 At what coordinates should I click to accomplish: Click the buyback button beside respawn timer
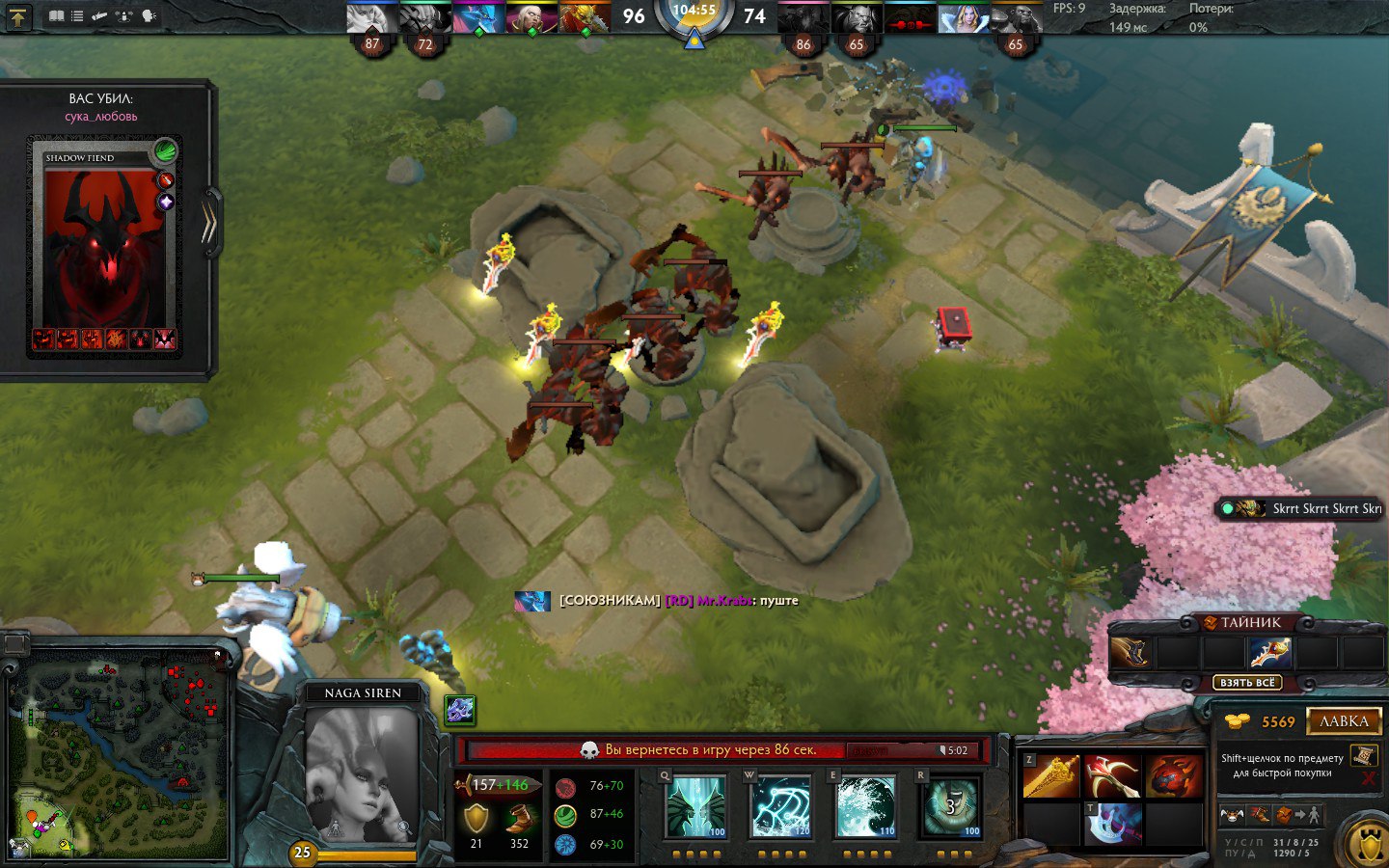(x=911, y=750)
